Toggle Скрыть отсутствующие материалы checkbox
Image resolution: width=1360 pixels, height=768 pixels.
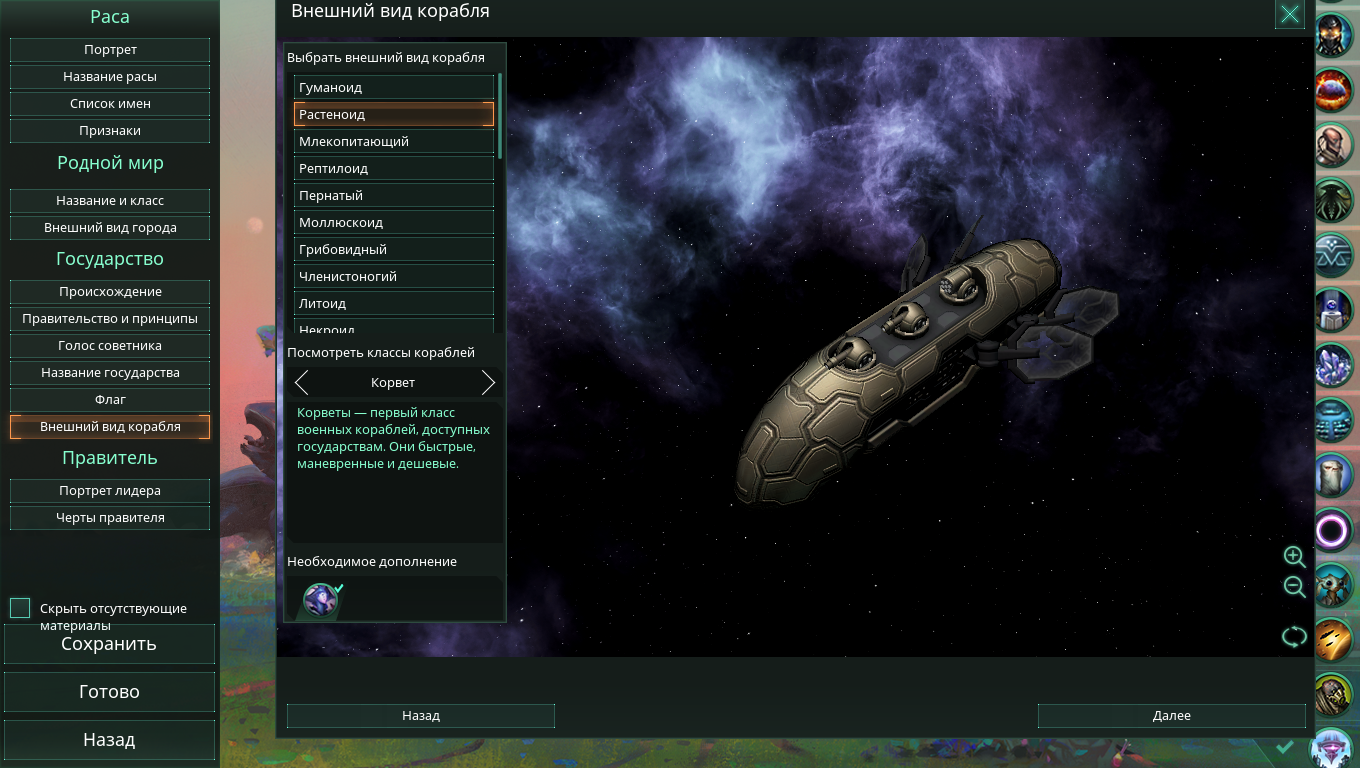(20, 608)
